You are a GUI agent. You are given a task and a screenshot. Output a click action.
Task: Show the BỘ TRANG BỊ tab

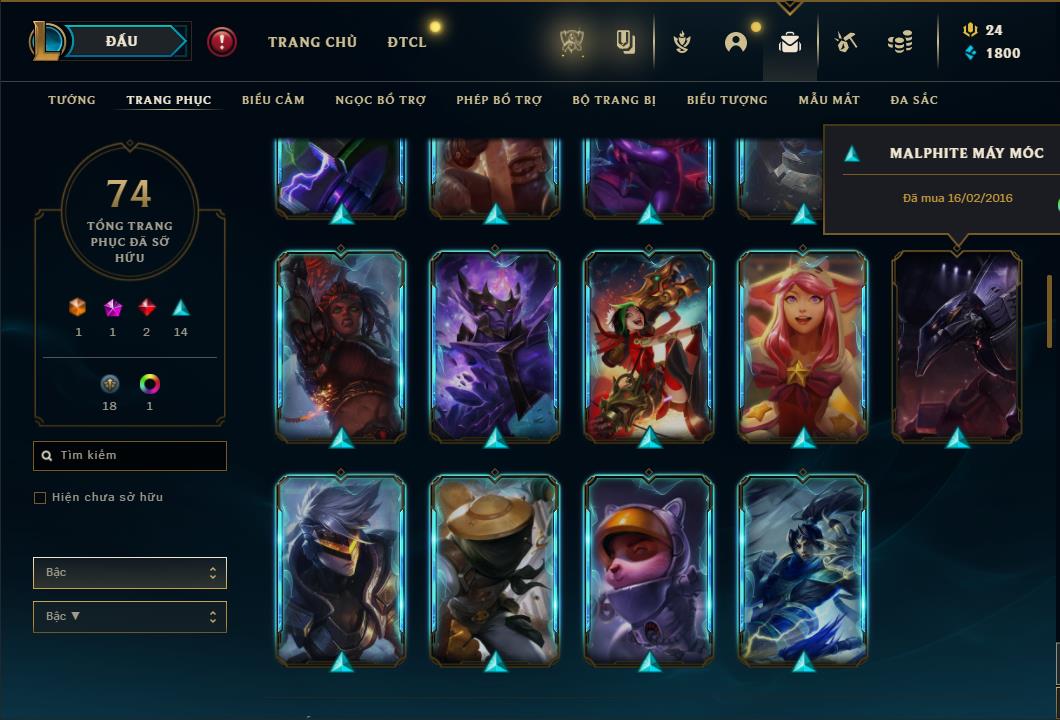[614, 100]
